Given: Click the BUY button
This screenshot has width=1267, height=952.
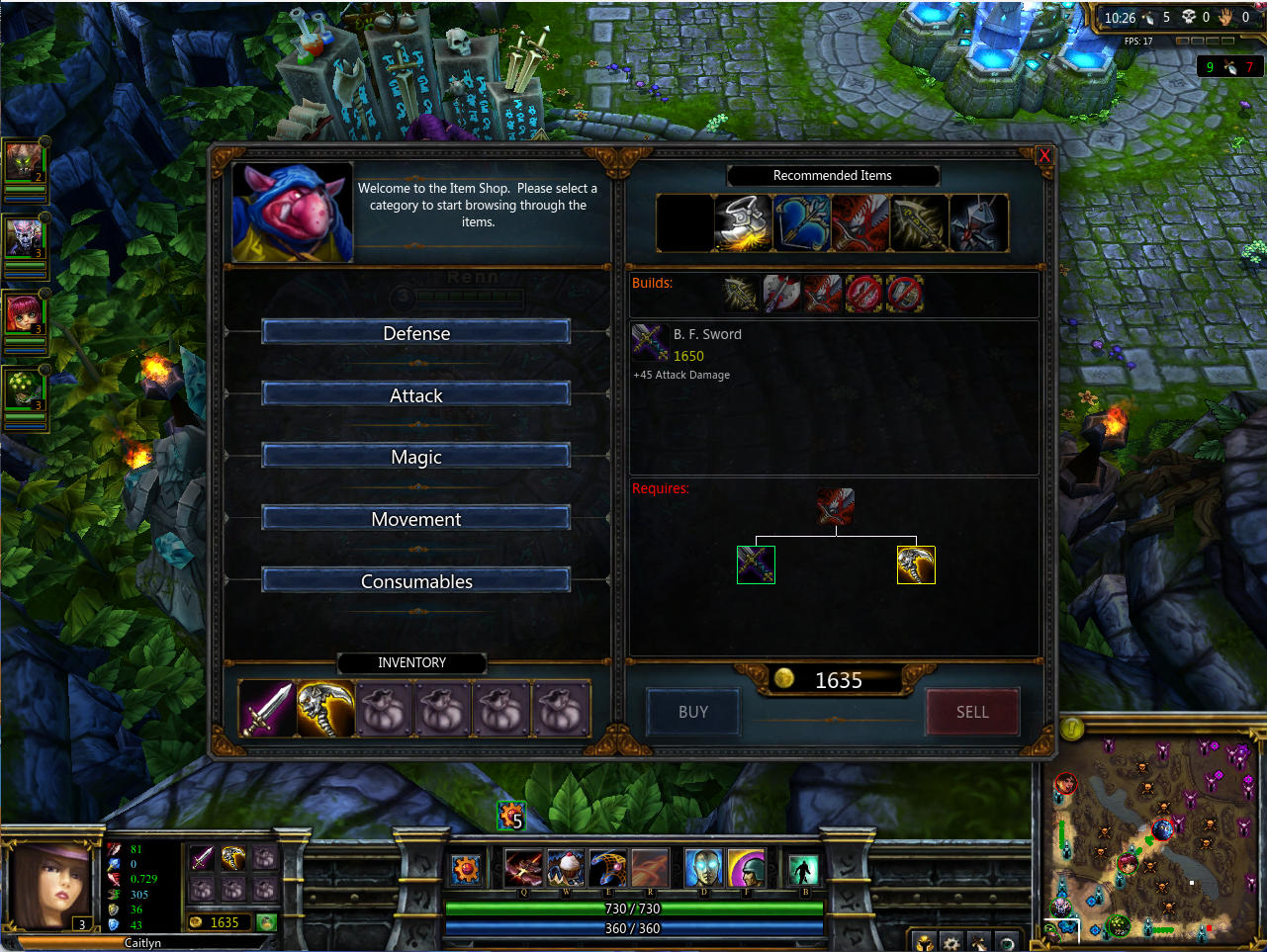Looking at the screenshot, I should coord(692,712).
